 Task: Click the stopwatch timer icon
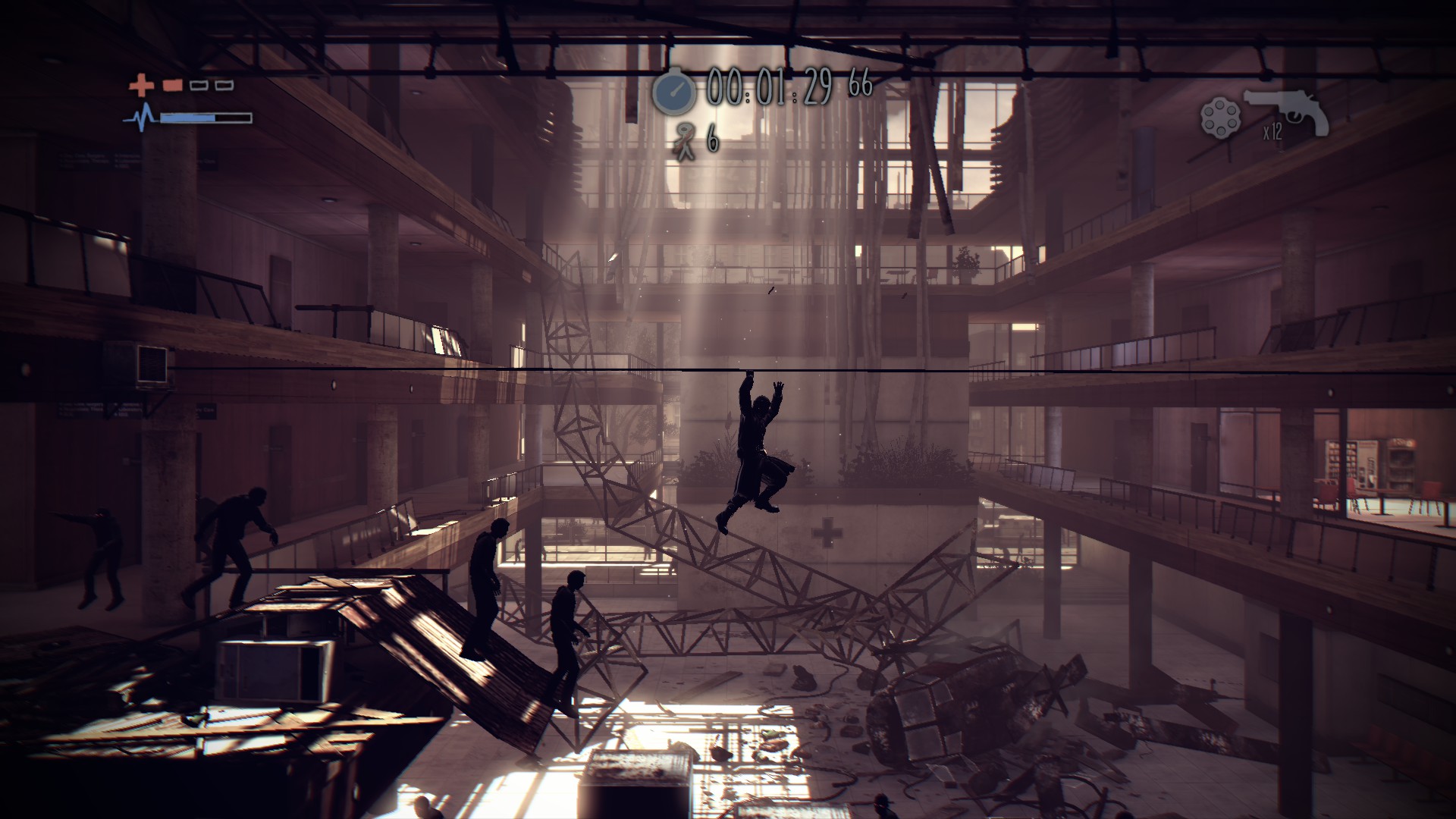(x=674, y=91)
